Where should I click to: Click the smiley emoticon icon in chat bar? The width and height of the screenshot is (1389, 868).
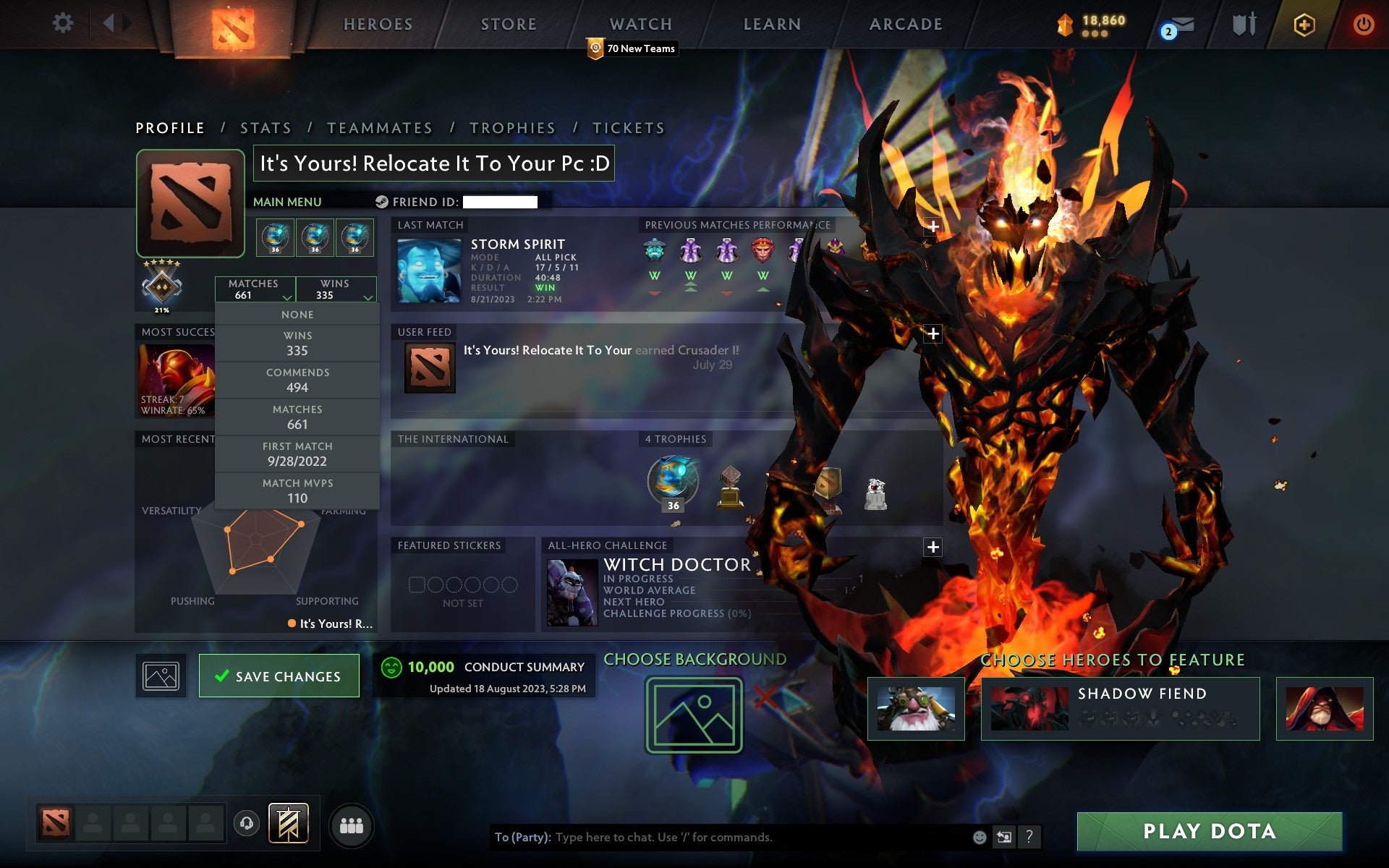click(x=980, y=838)
